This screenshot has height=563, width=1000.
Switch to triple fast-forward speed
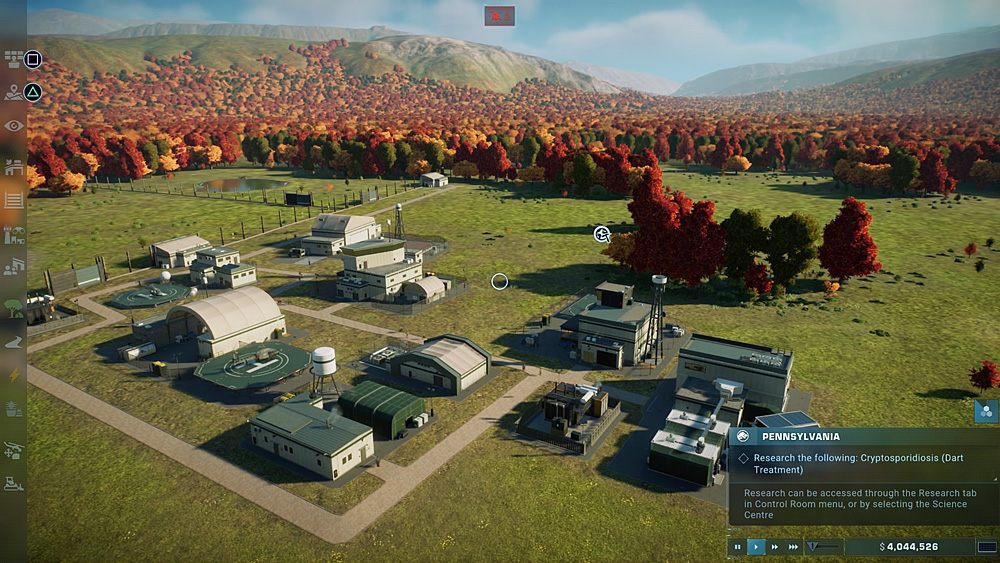click(x=793, y=547)
